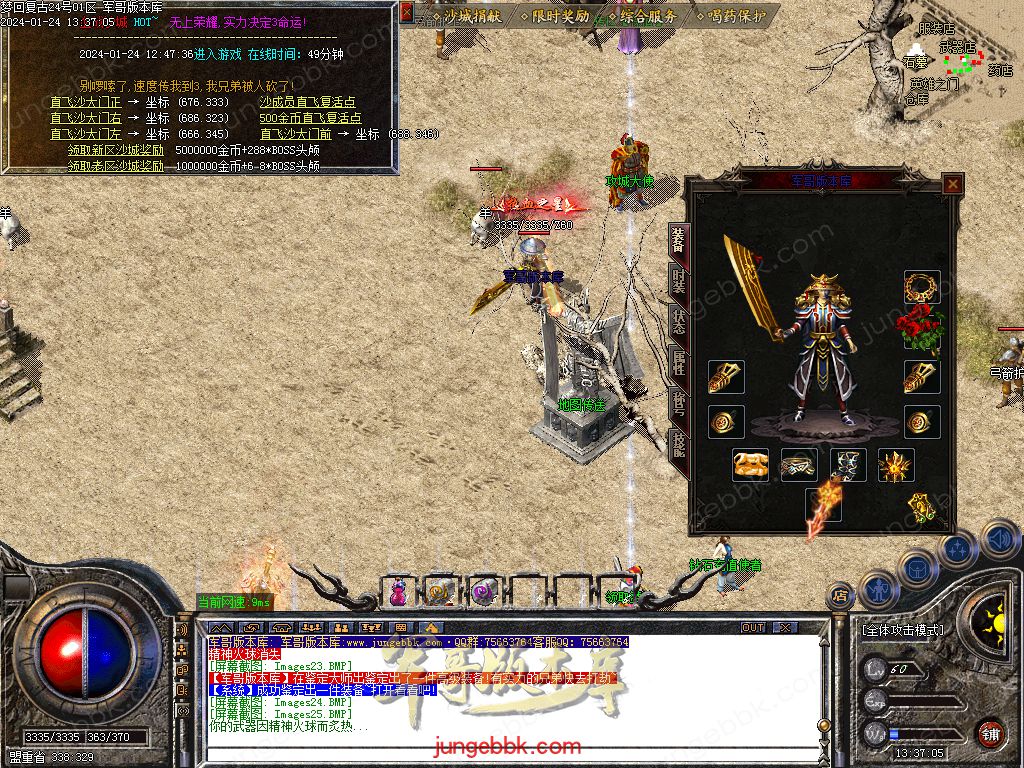The width and height of the screenshot is (1024, 768).
Task: Use the red potion in the hotbar
Action: point(398,592)
